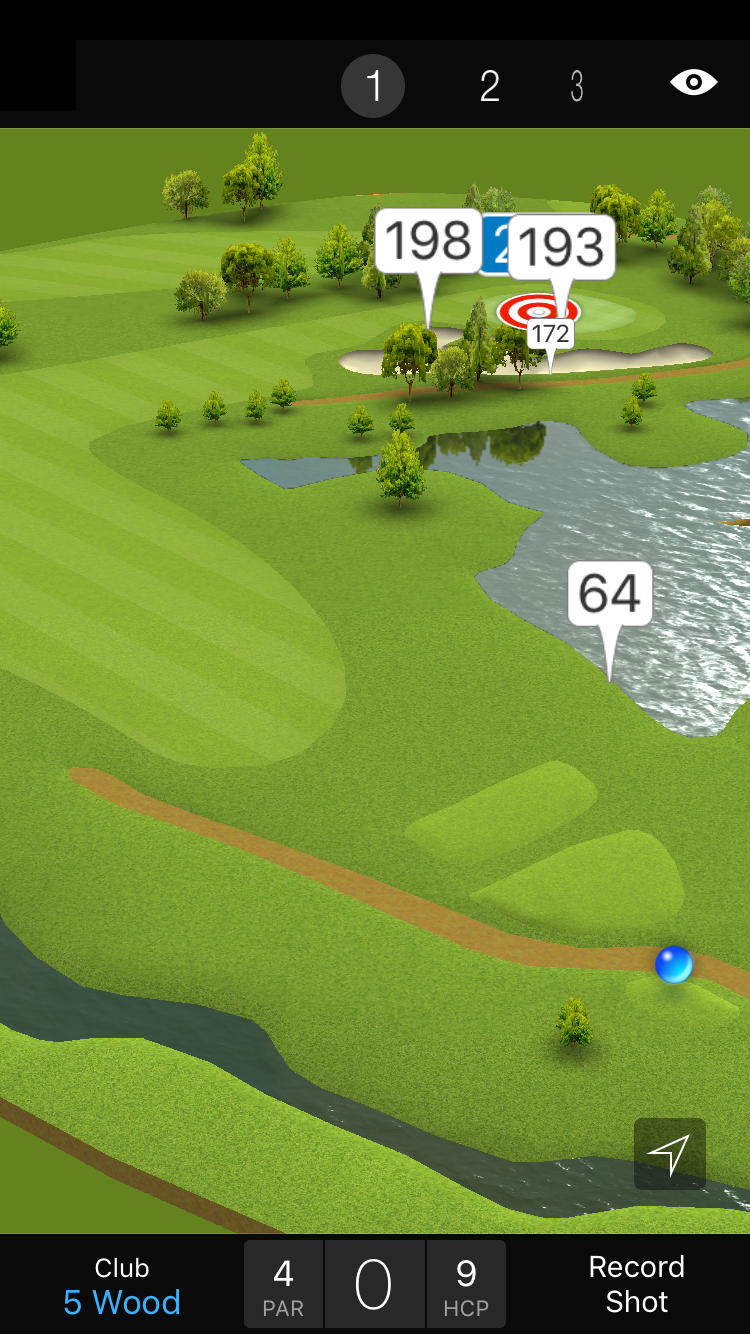
Task: Select the 198 distance marker
Action: tap(428, 241)
